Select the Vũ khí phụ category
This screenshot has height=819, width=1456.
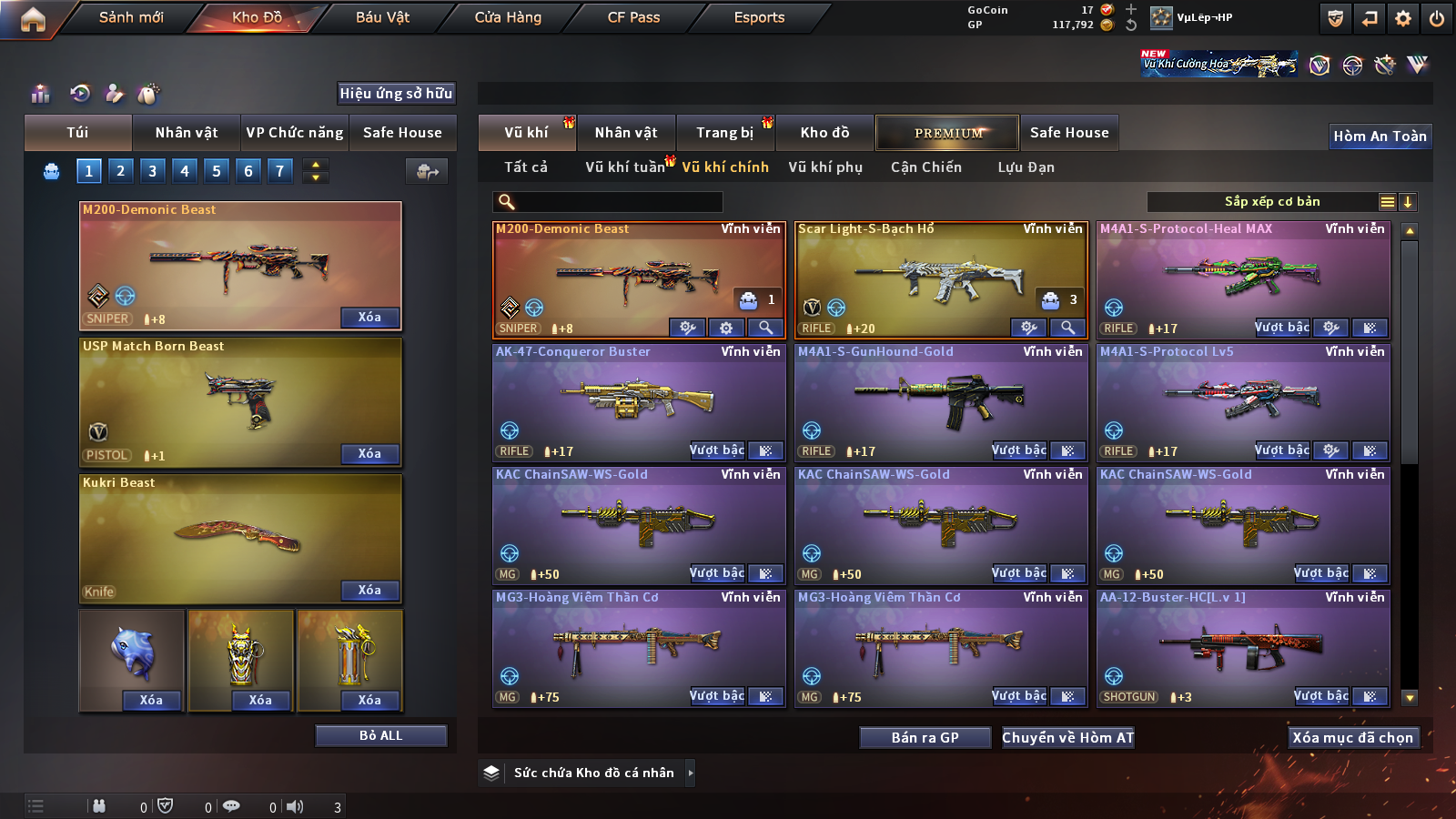point(825,167)
